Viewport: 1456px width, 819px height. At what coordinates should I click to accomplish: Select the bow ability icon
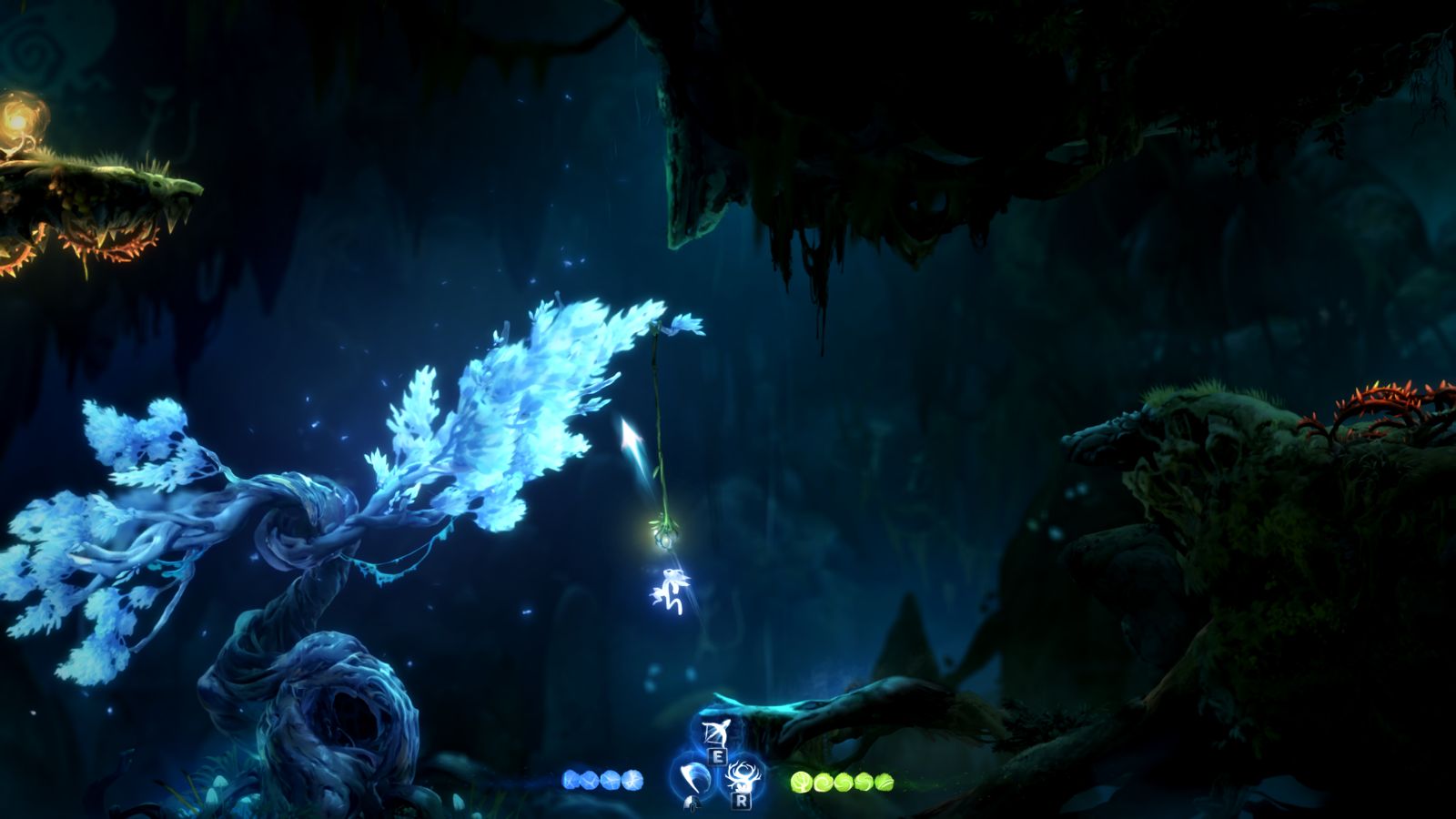pos(716,733)
